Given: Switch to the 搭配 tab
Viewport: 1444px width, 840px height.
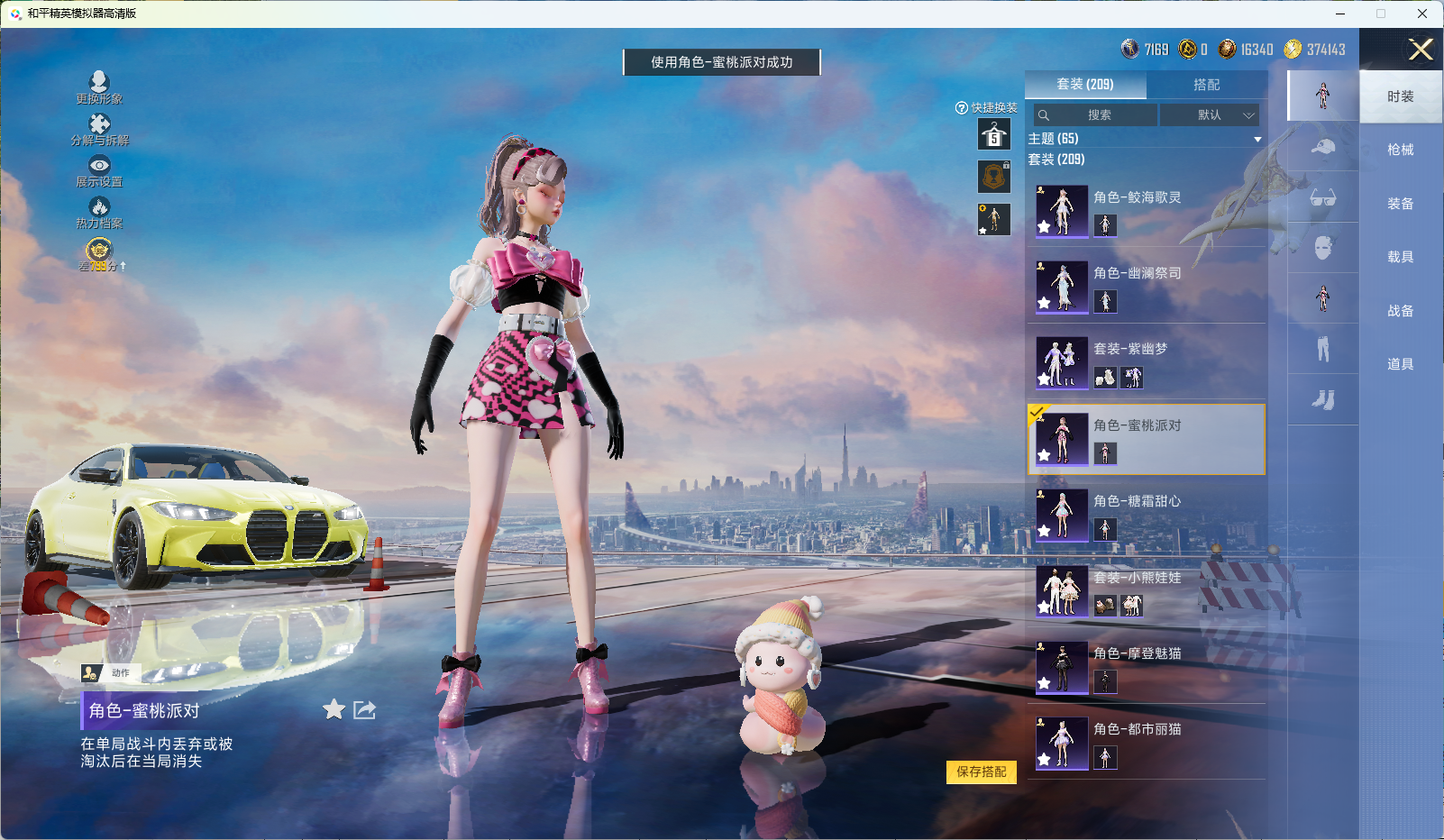Looking at the screenshot, I should click(x=1206, y=85).
